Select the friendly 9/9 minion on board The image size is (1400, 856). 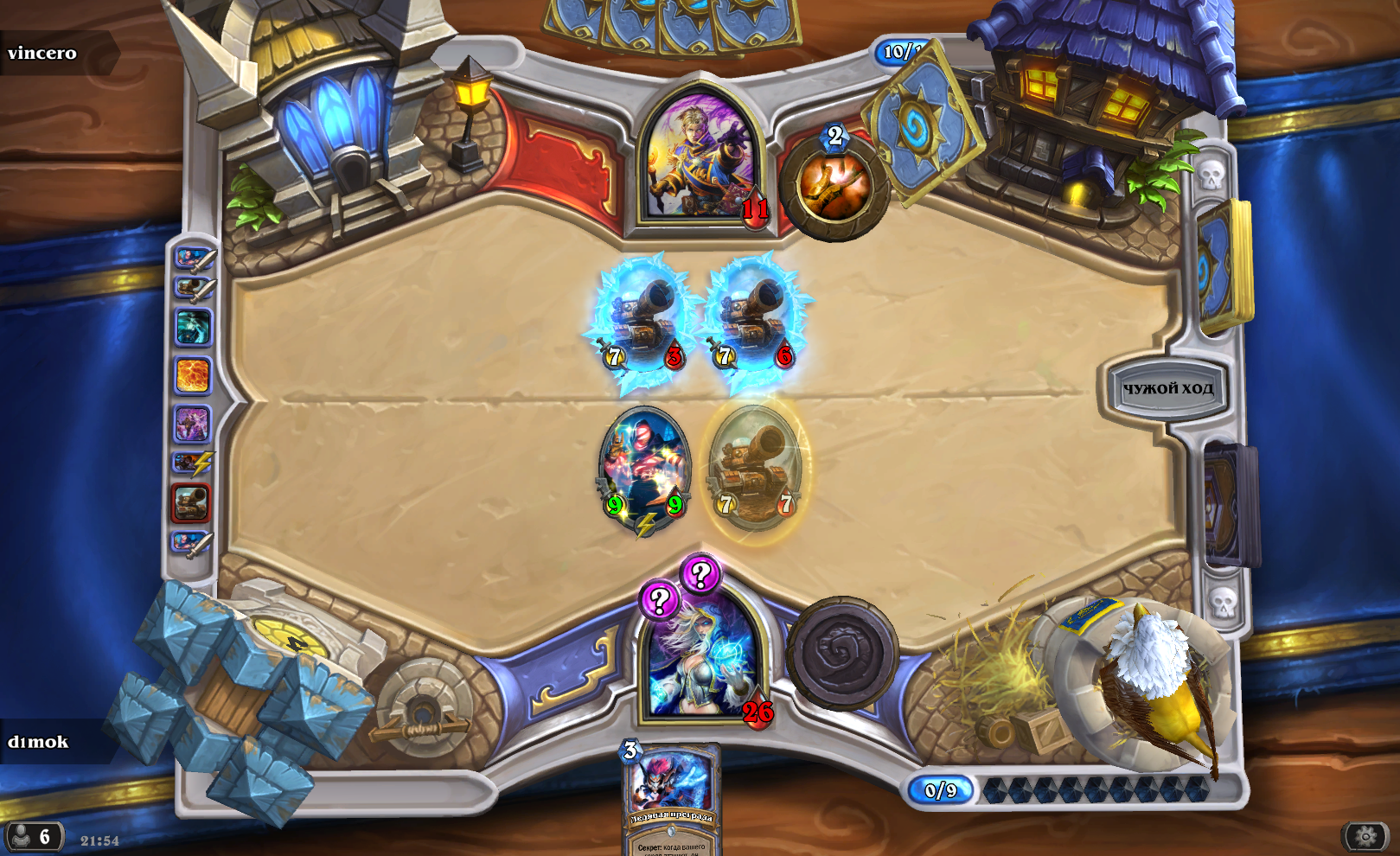644,467
